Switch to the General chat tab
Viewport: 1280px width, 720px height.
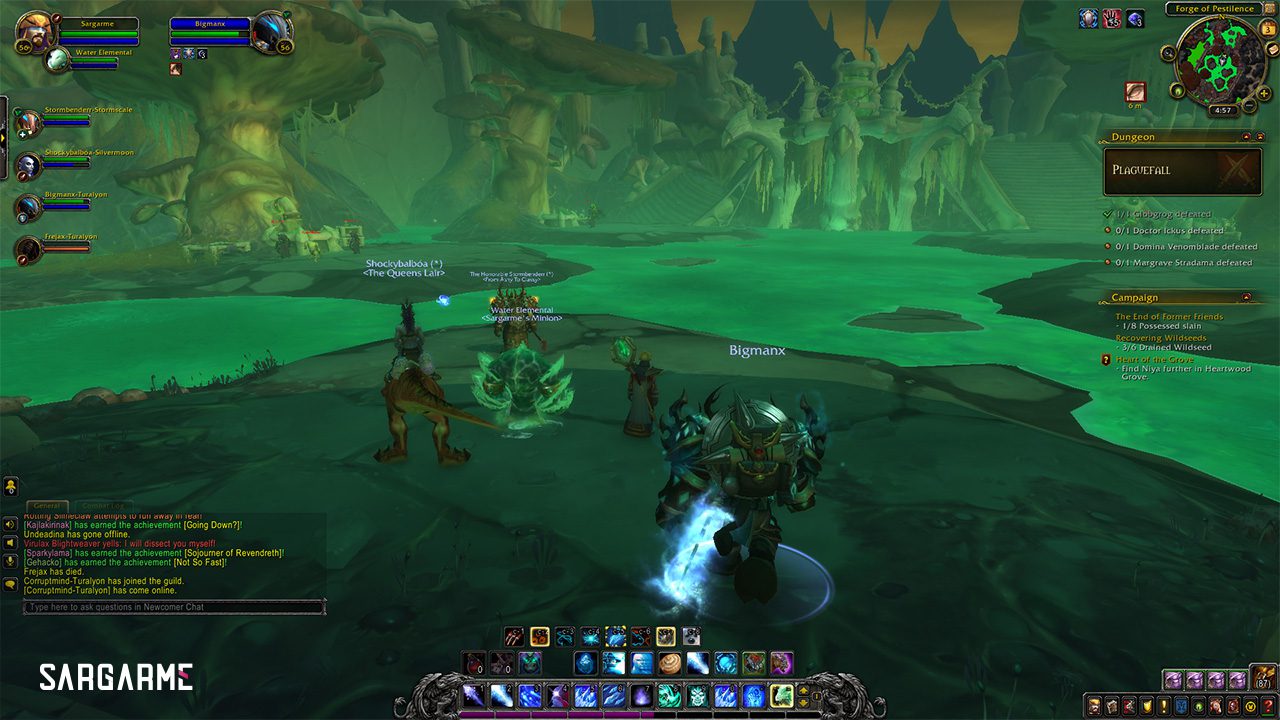[x=47, y=506]
